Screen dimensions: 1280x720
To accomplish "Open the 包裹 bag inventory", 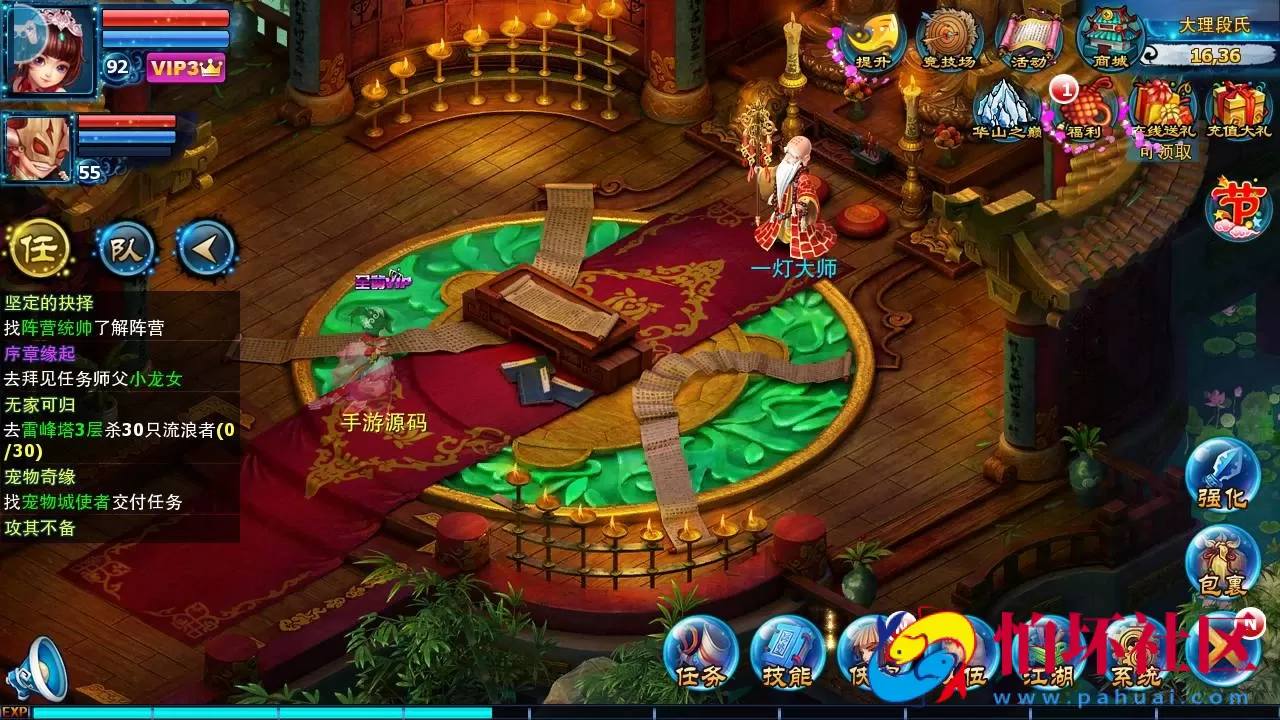I will [1222, 561].
